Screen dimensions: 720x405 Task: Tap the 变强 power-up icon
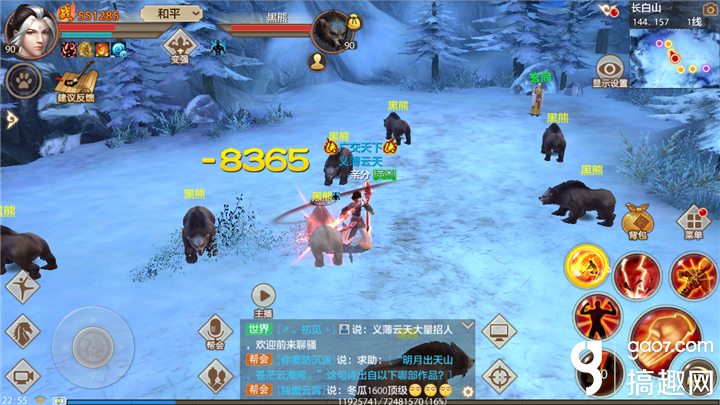click(x=180, y=44)
